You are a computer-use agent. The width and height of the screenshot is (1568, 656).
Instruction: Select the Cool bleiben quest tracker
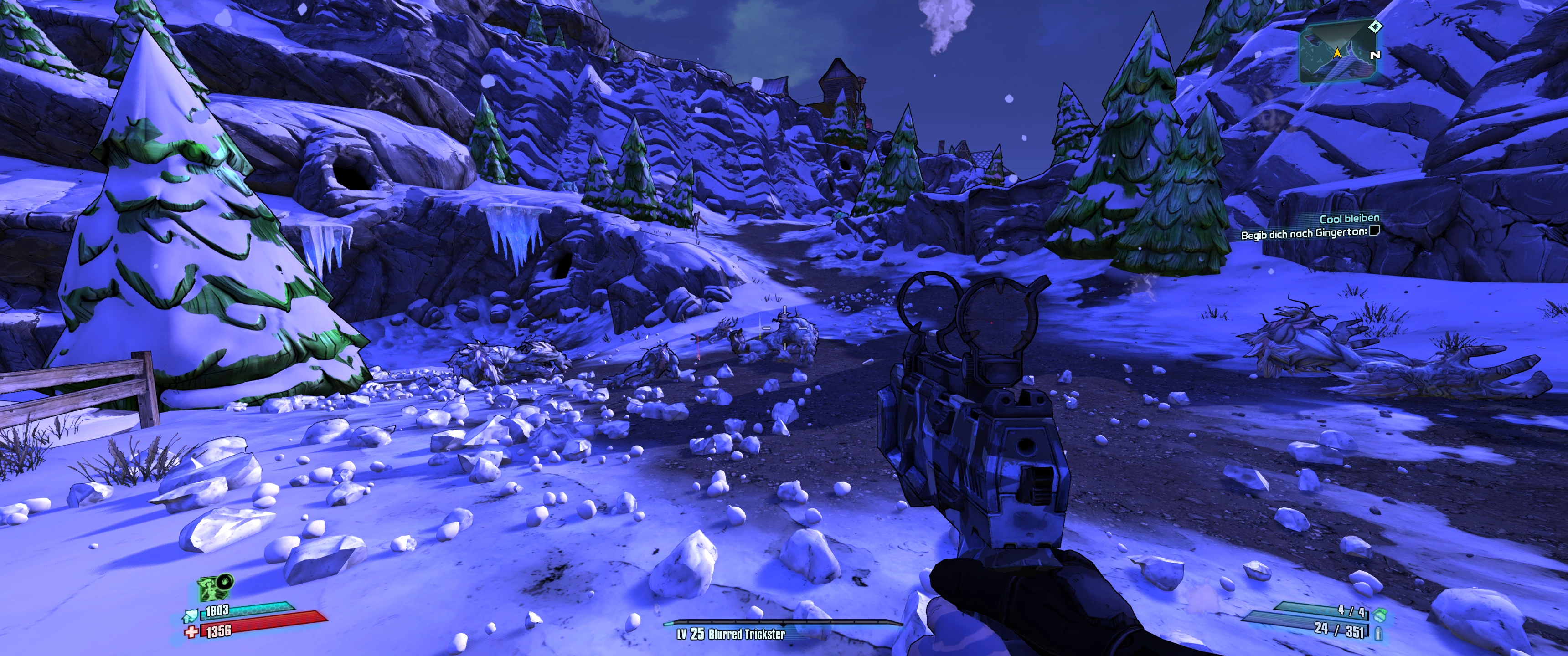(x=1349, y=219)
